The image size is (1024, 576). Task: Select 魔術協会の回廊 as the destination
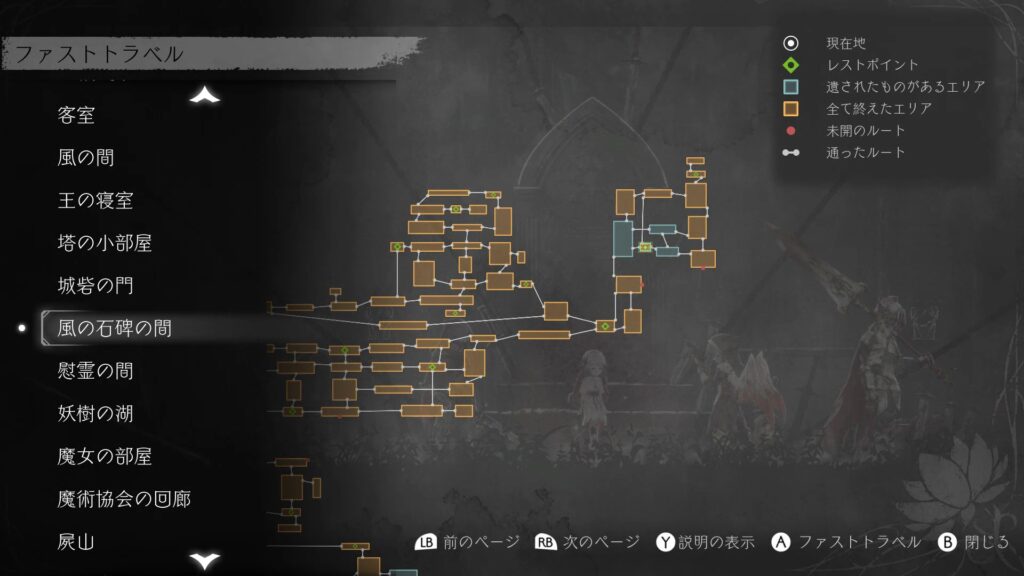[124, 498]
